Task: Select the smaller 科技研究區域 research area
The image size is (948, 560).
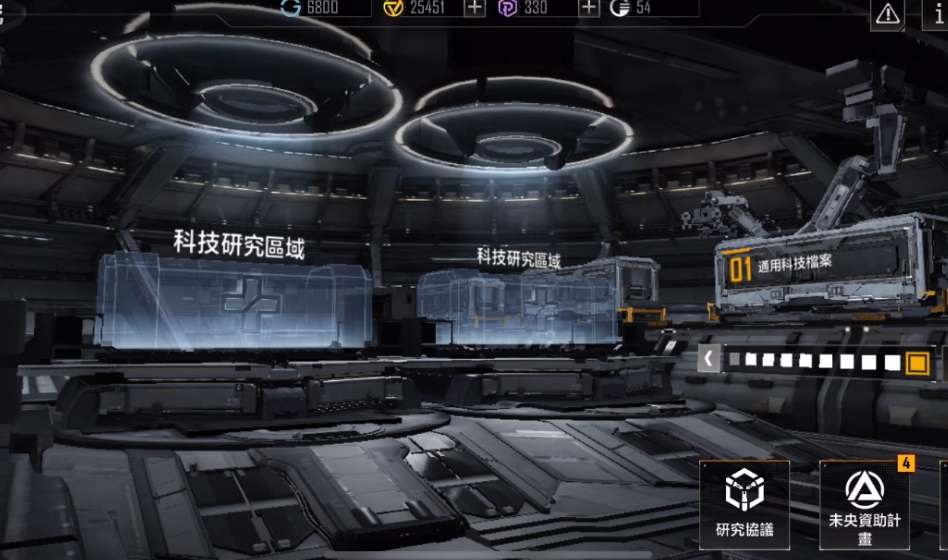Action: 517,298
